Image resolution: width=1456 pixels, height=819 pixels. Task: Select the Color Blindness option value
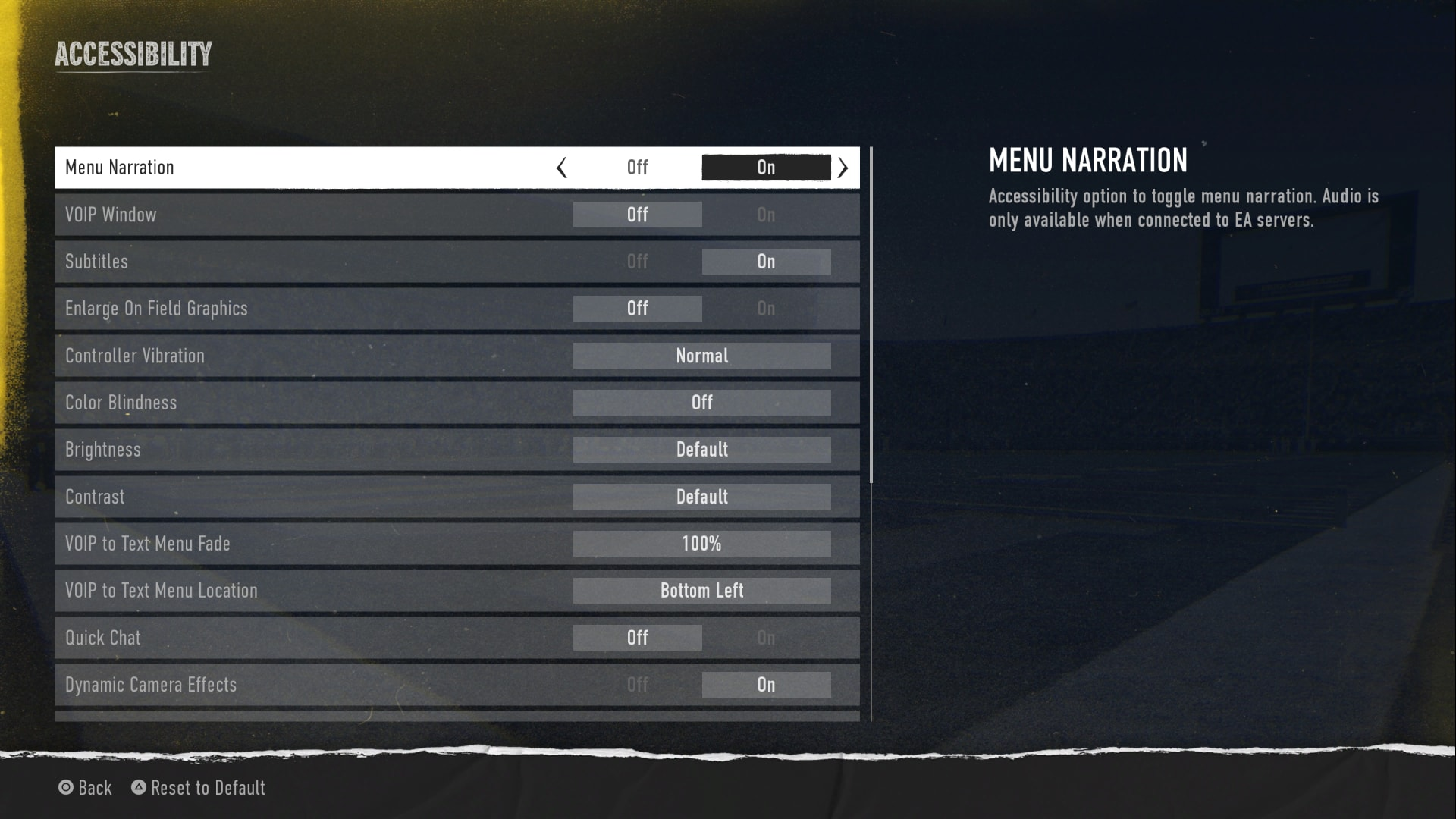point(701,403)
